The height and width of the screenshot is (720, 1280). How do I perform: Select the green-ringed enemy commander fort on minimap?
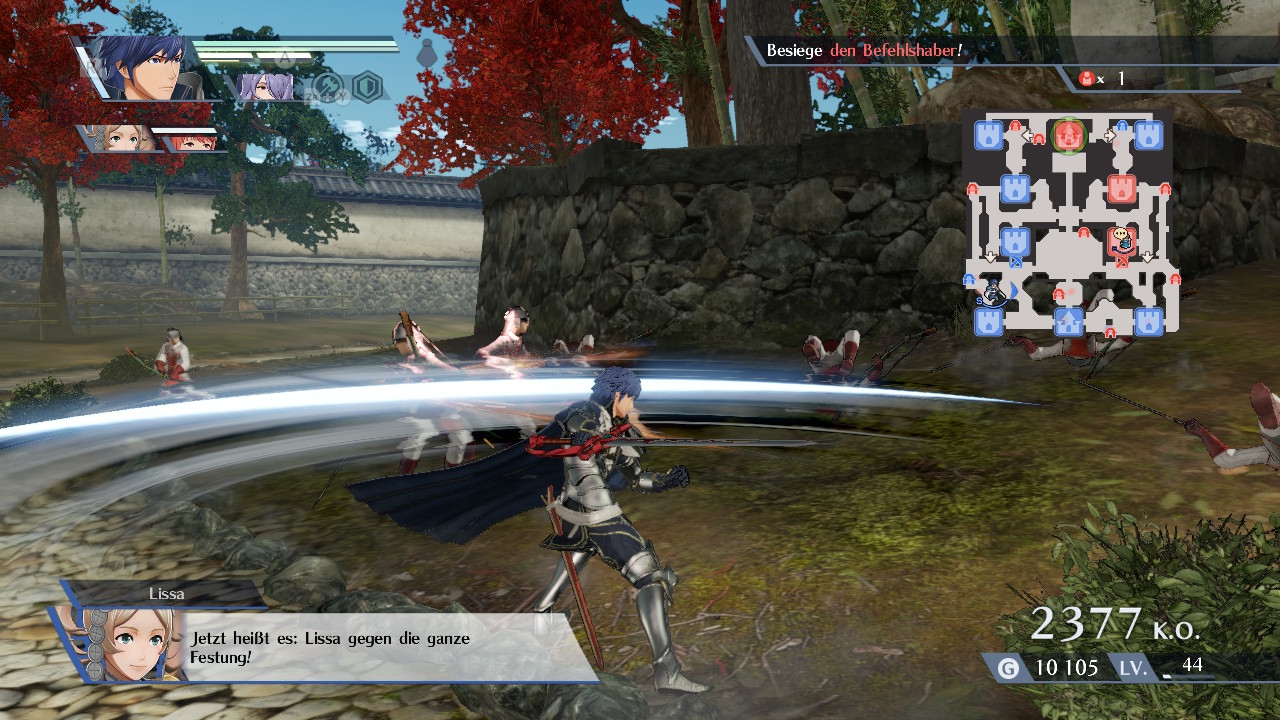click(x=1069, y=135)
